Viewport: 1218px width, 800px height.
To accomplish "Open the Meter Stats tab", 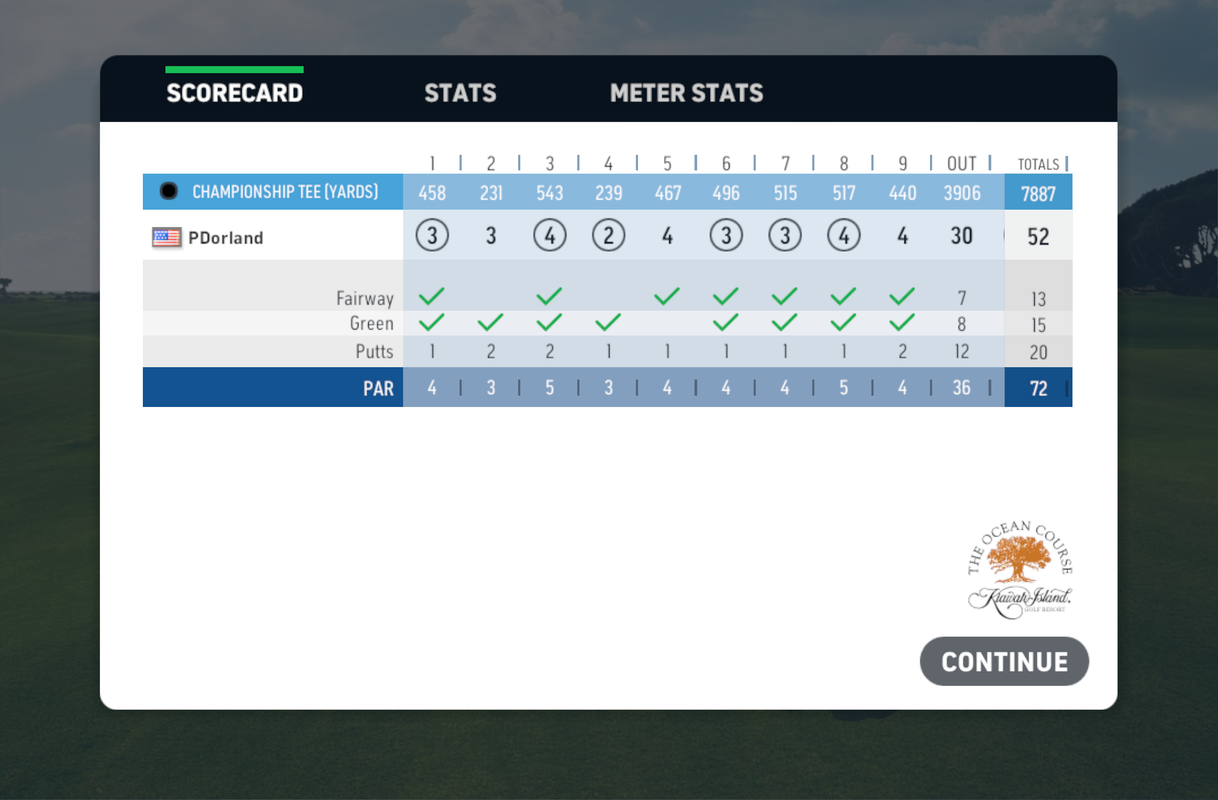I will click(x=686, y=93).
